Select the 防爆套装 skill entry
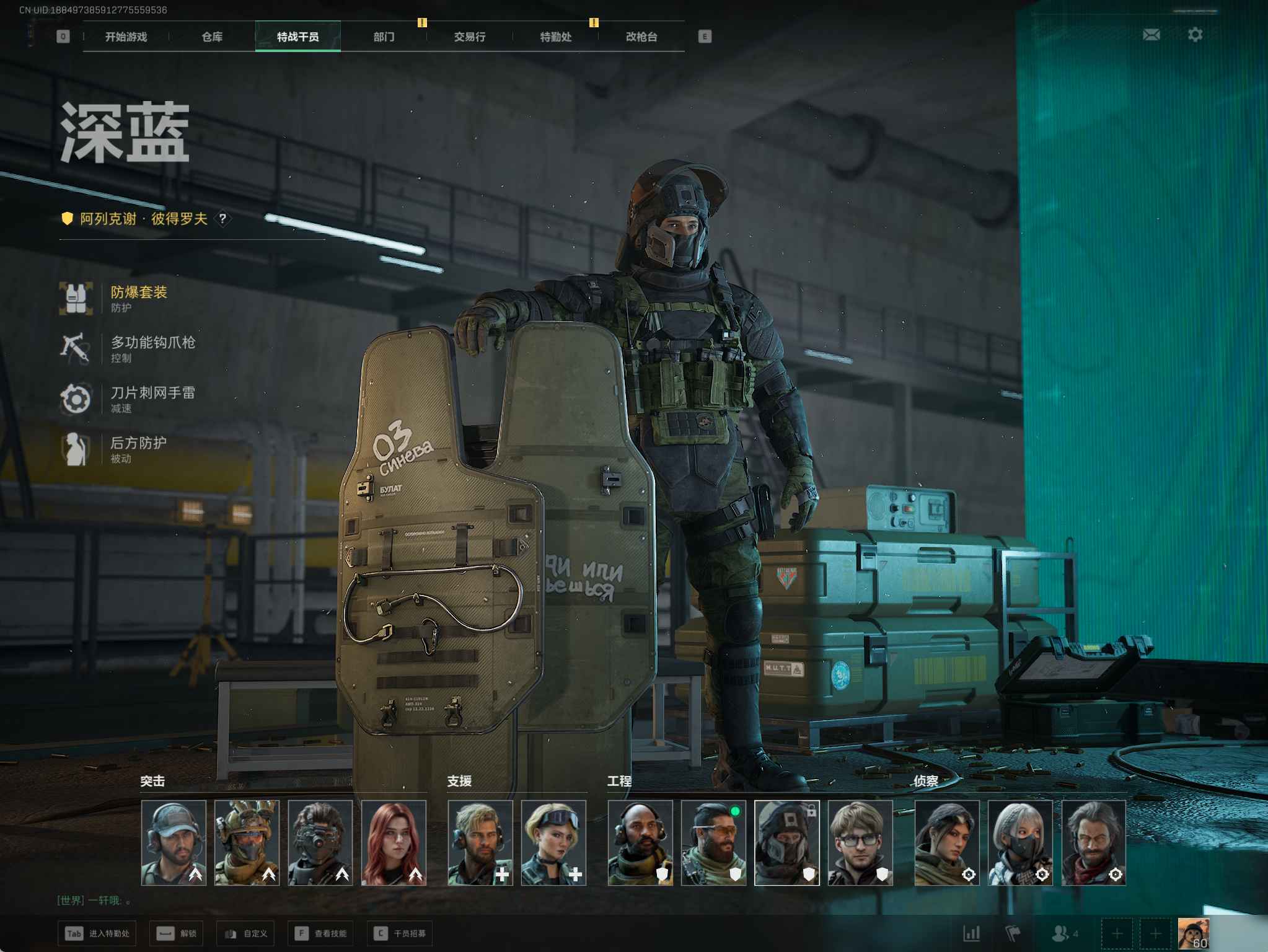This screenshot has height=952, width=1268. click(138, 297)
